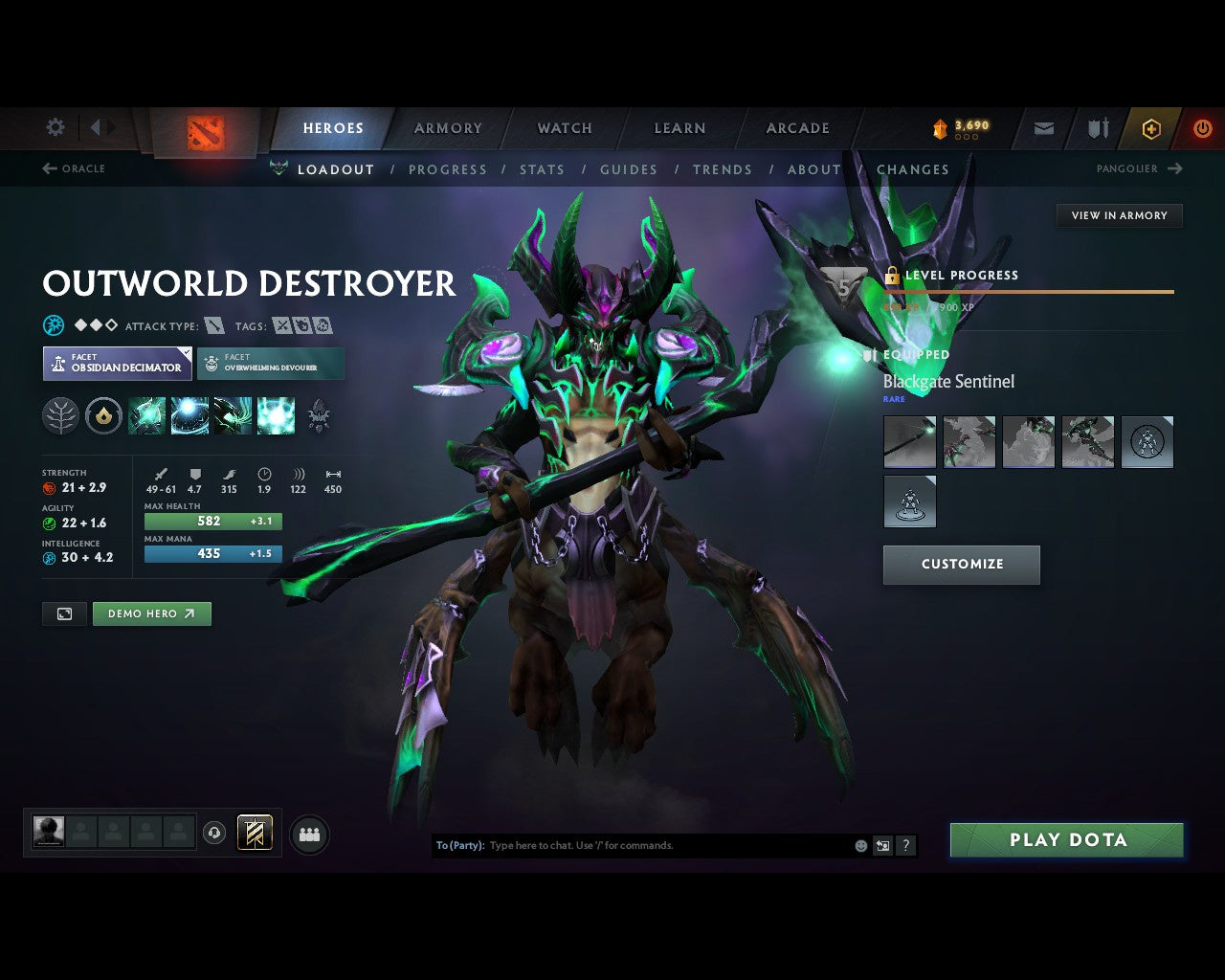Click the Level Progress XP bar

1029,291
